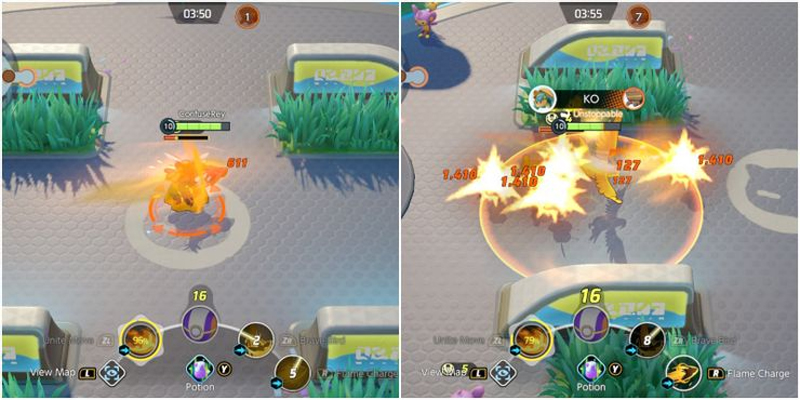The width and height of the screenshot is (800, 400).
Task: Activate the Unite Move at 79% charge
Action: click(x=530, y=341)
